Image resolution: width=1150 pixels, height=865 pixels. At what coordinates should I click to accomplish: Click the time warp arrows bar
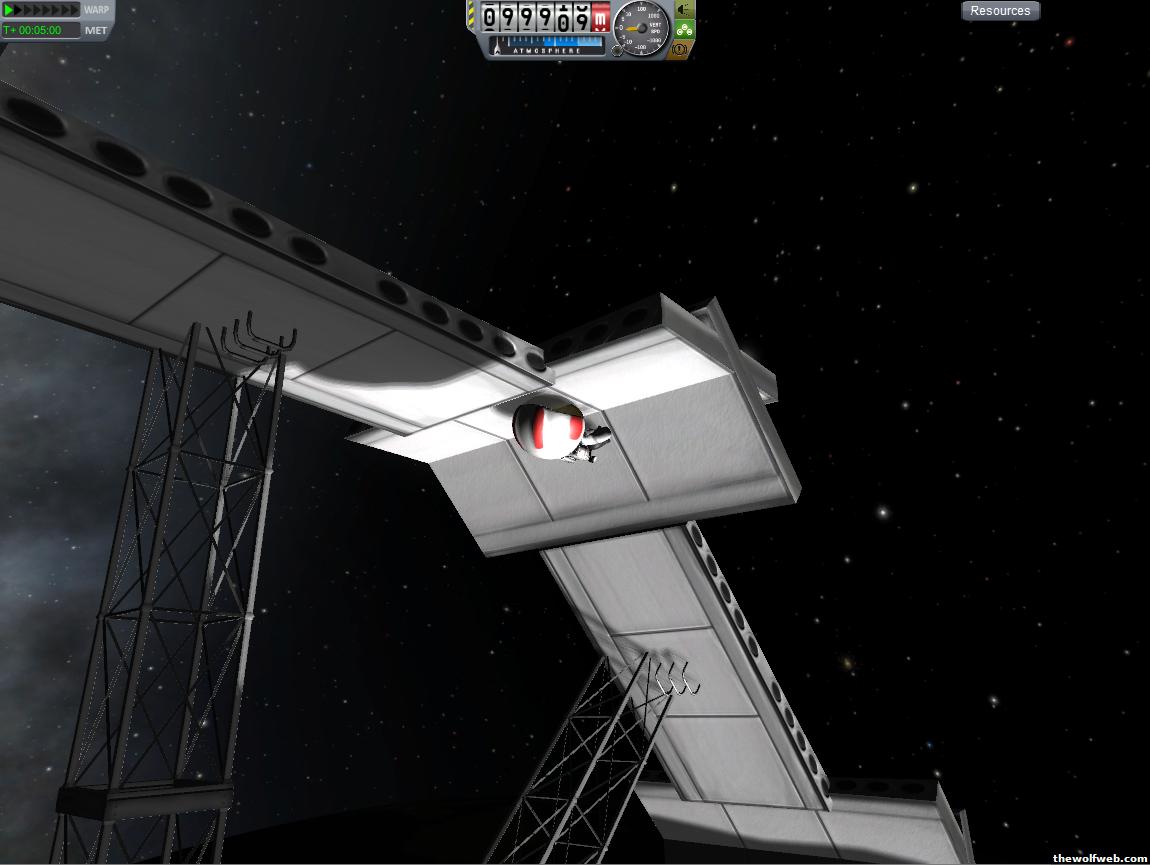(x=41, y=10)
